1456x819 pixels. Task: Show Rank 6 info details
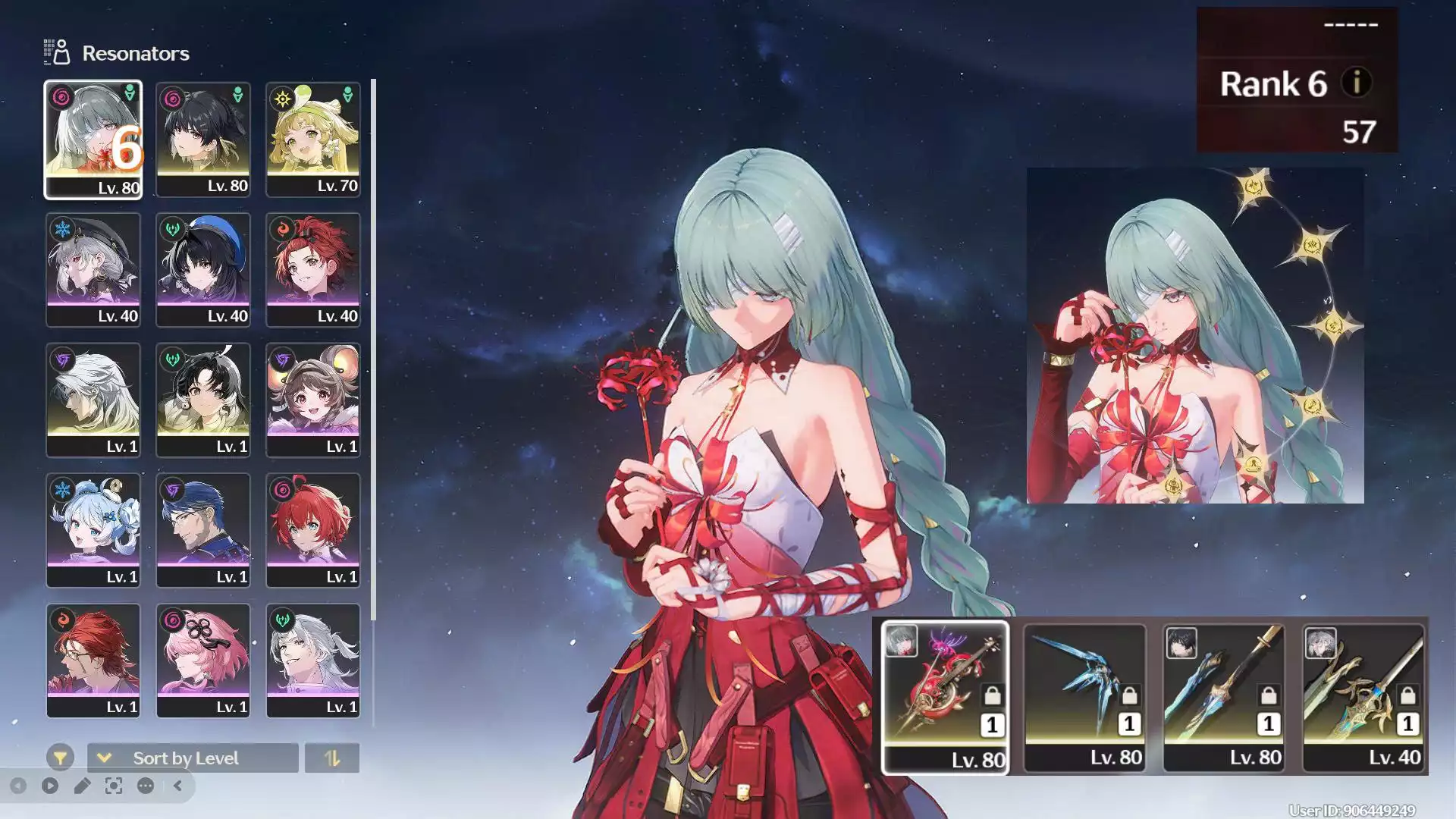point(1357,82)
